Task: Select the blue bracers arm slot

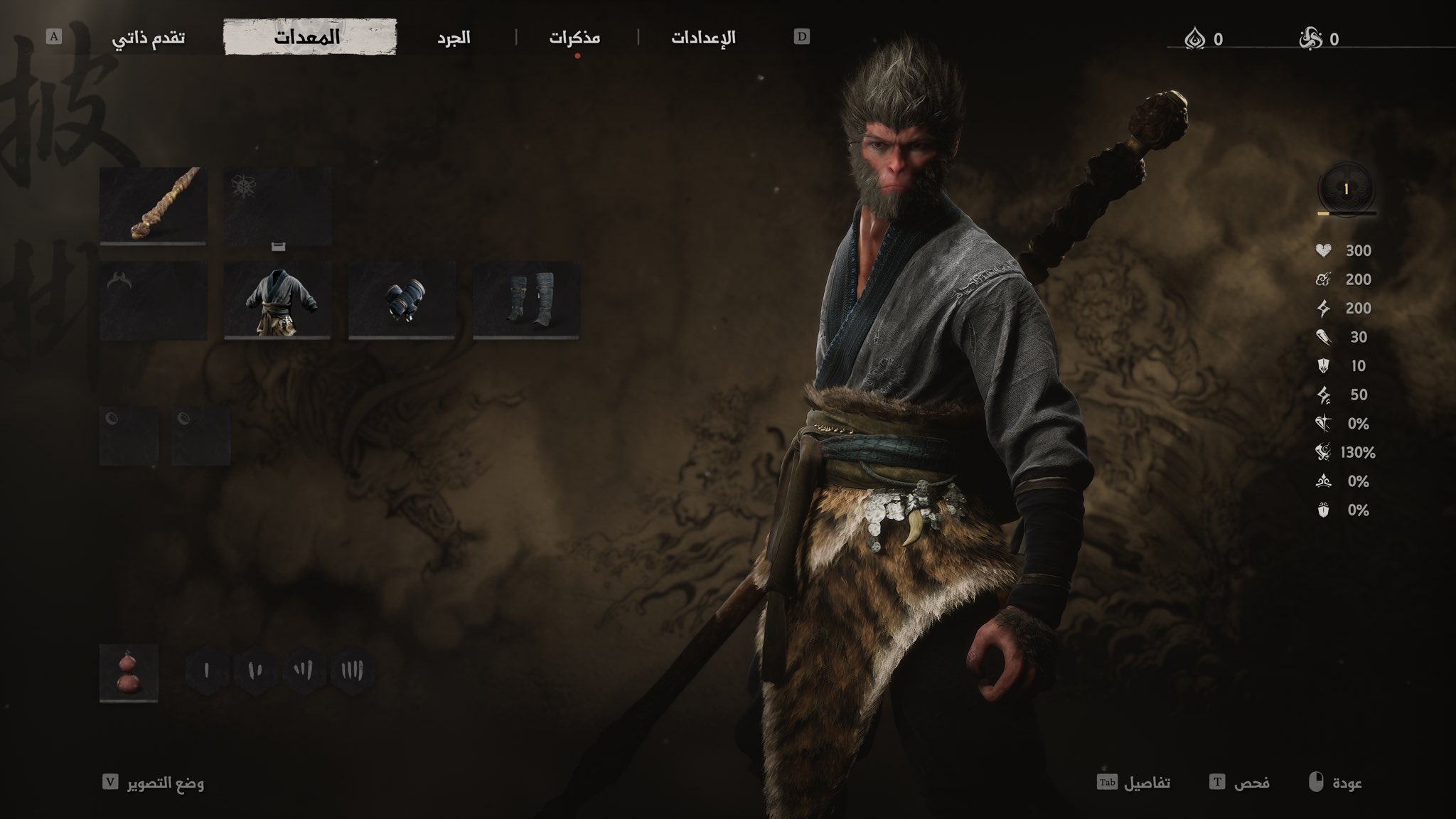Action: 402,300
